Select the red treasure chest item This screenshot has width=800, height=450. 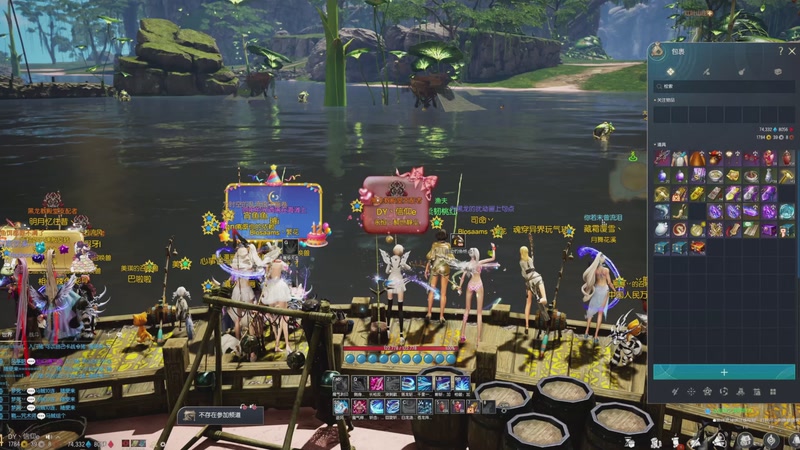coord(696,247)
